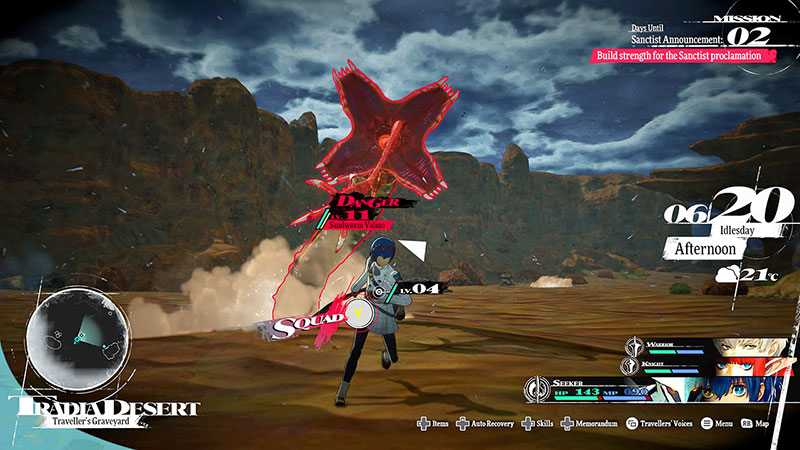Select the Sandworm Valmo danger marker
The height and width of the screenshot is (450, 800).
(365, 211)
